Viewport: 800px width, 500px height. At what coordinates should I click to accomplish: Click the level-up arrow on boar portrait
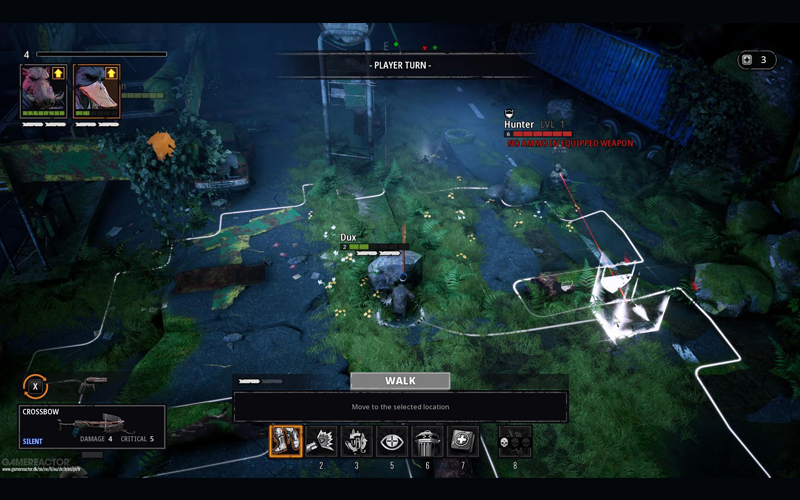point(59,73)
